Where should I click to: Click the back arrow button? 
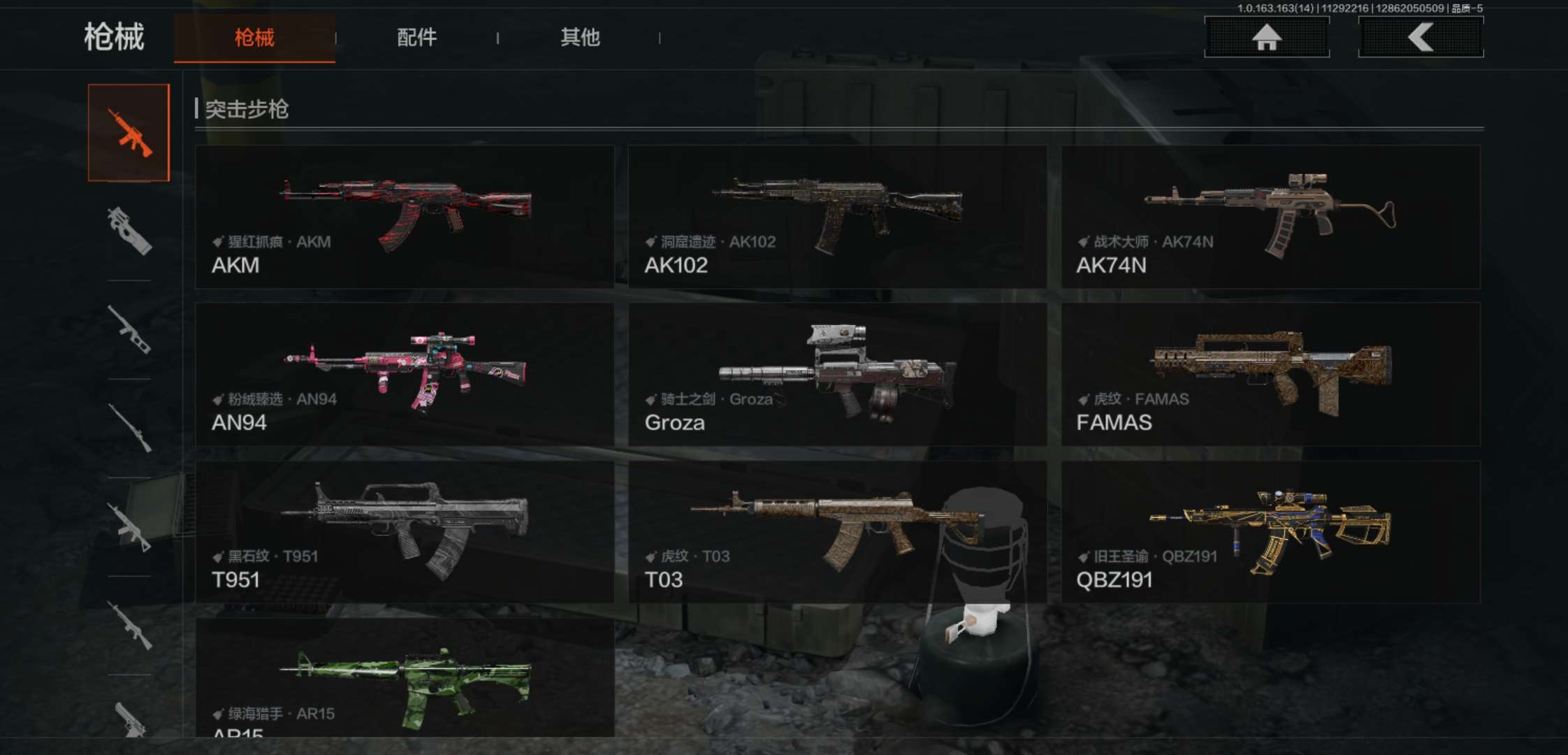[1421, 37]
